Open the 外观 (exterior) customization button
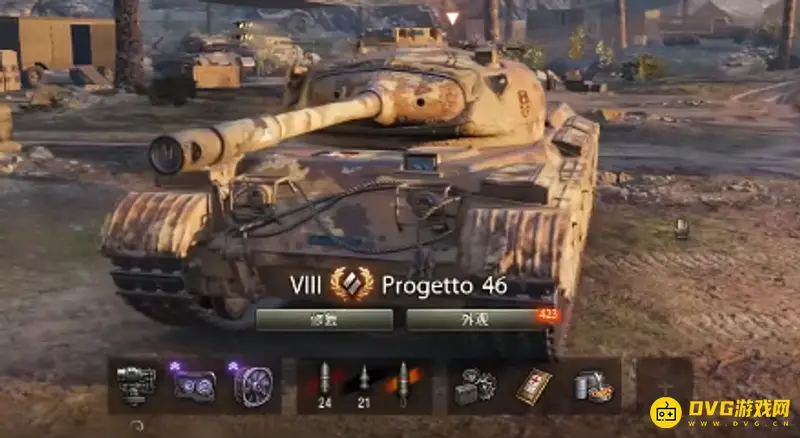 (x=473, y=320)
